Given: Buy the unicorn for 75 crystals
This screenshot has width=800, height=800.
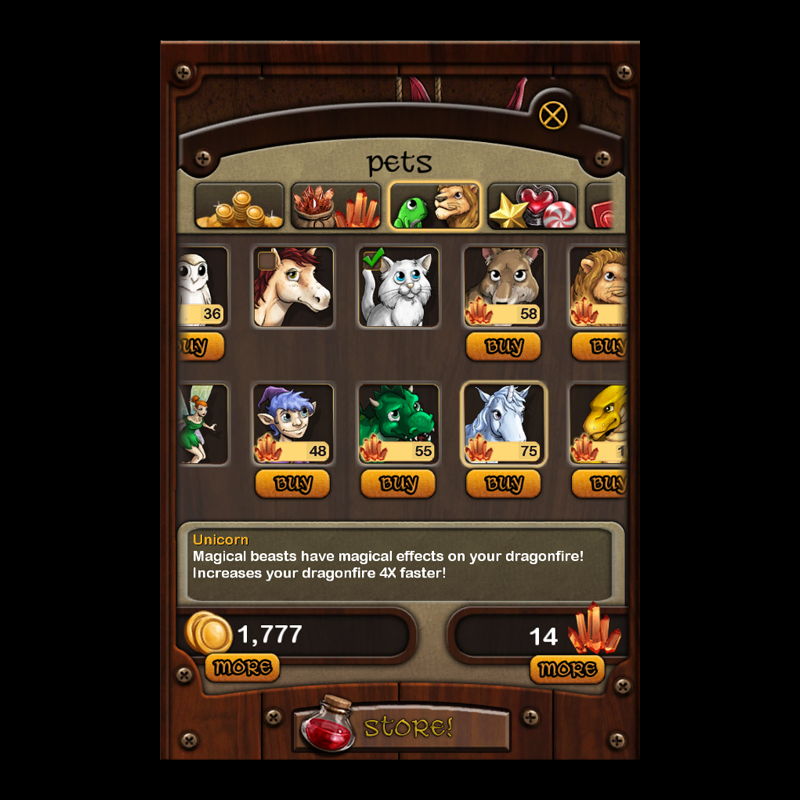Looking at the screenshot, I should [x=504, y=484].
